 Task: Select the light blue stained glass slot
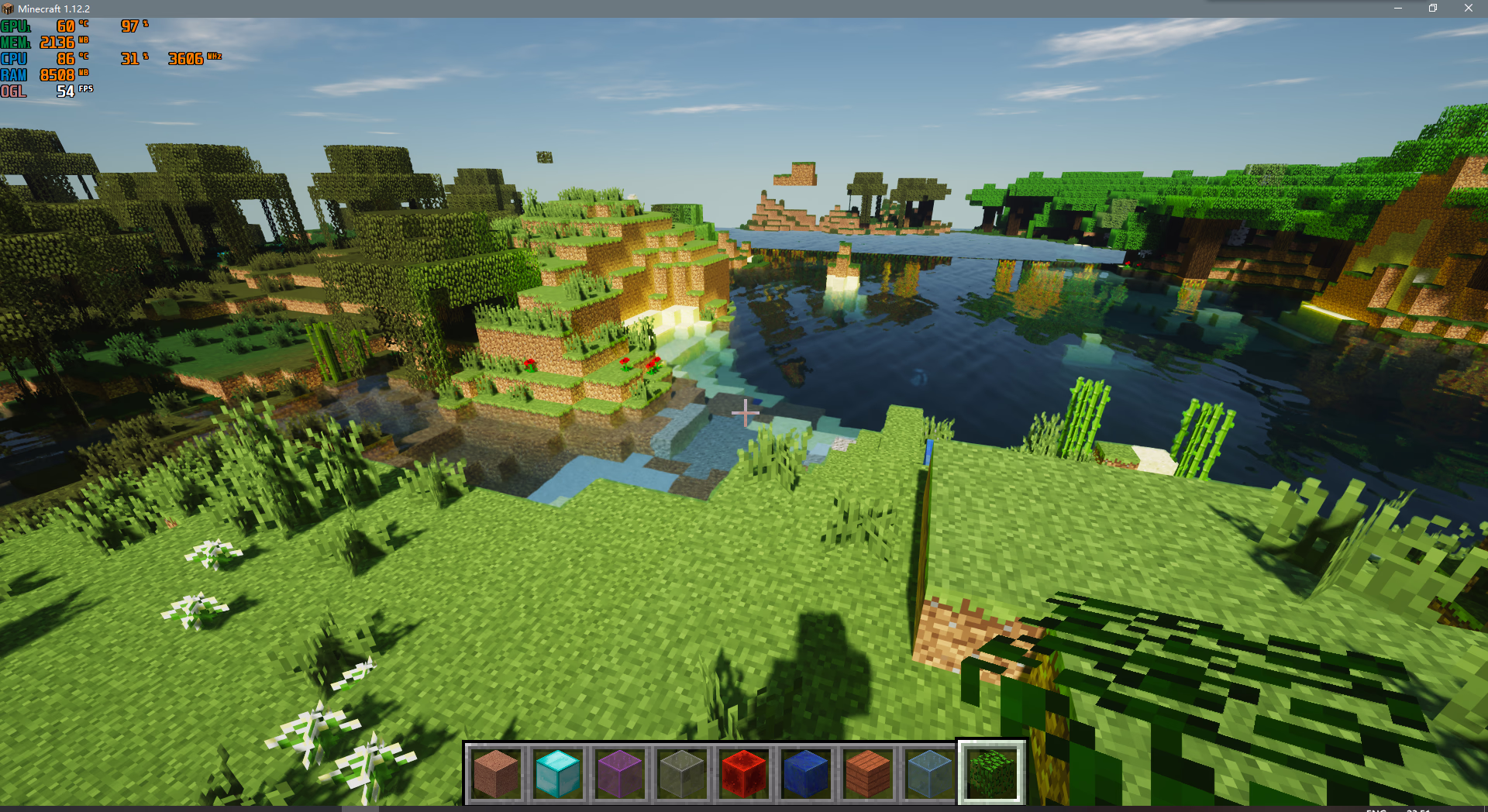tap(929, 772)
